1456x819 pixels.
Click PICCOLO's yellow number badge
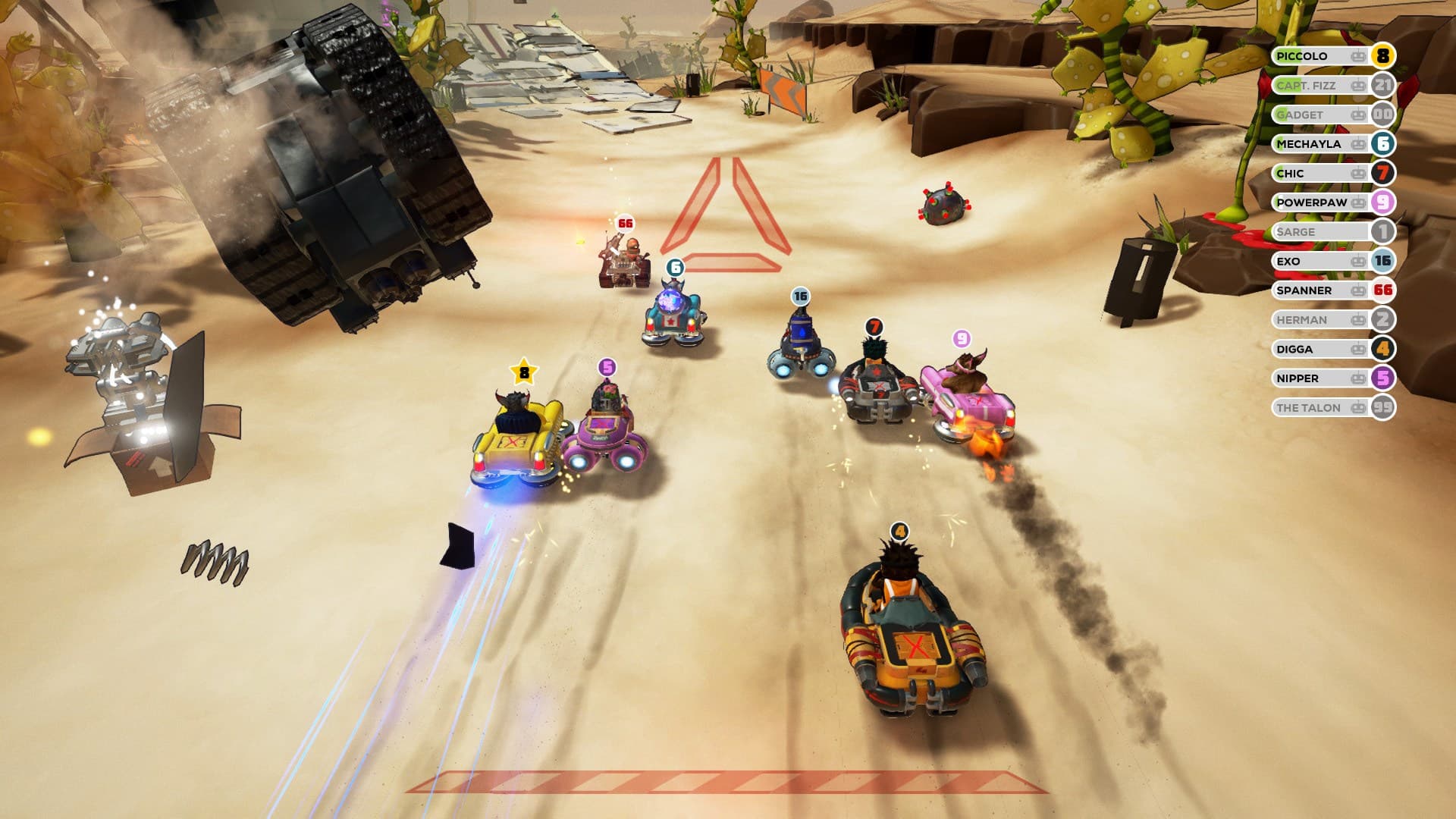[x=1384, y=56]
